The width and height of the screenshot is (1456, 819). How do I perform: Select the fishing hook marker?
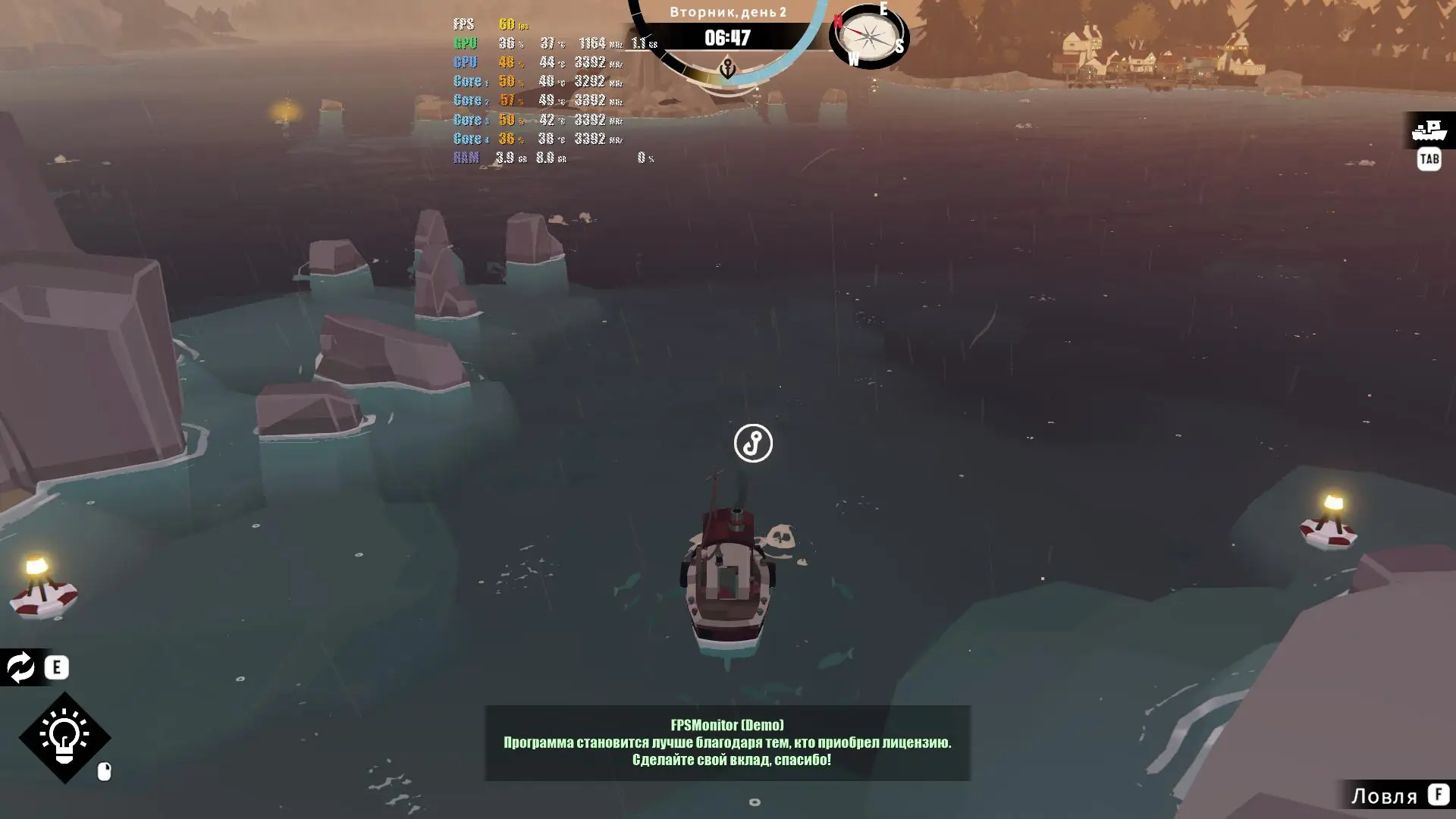point(753,443)
